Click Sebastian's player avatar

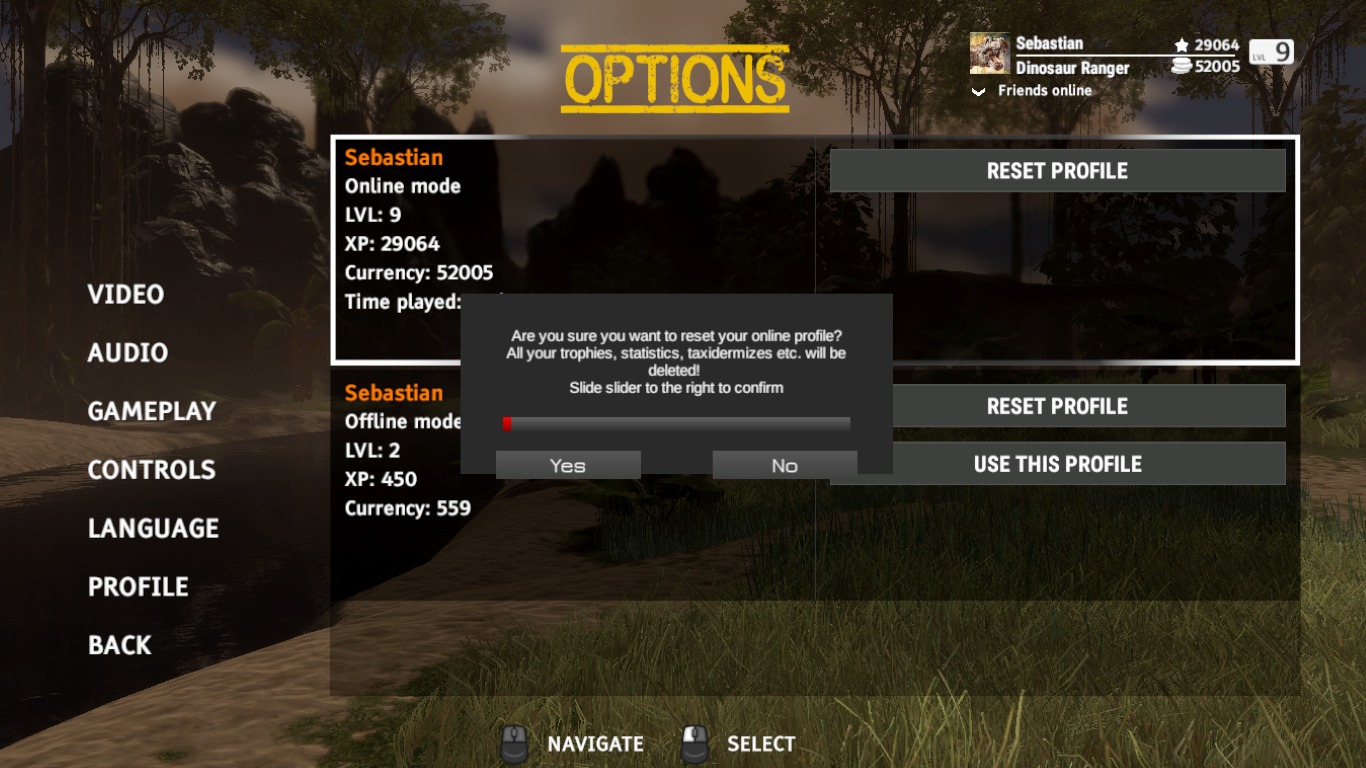click(x=989, y=54)
